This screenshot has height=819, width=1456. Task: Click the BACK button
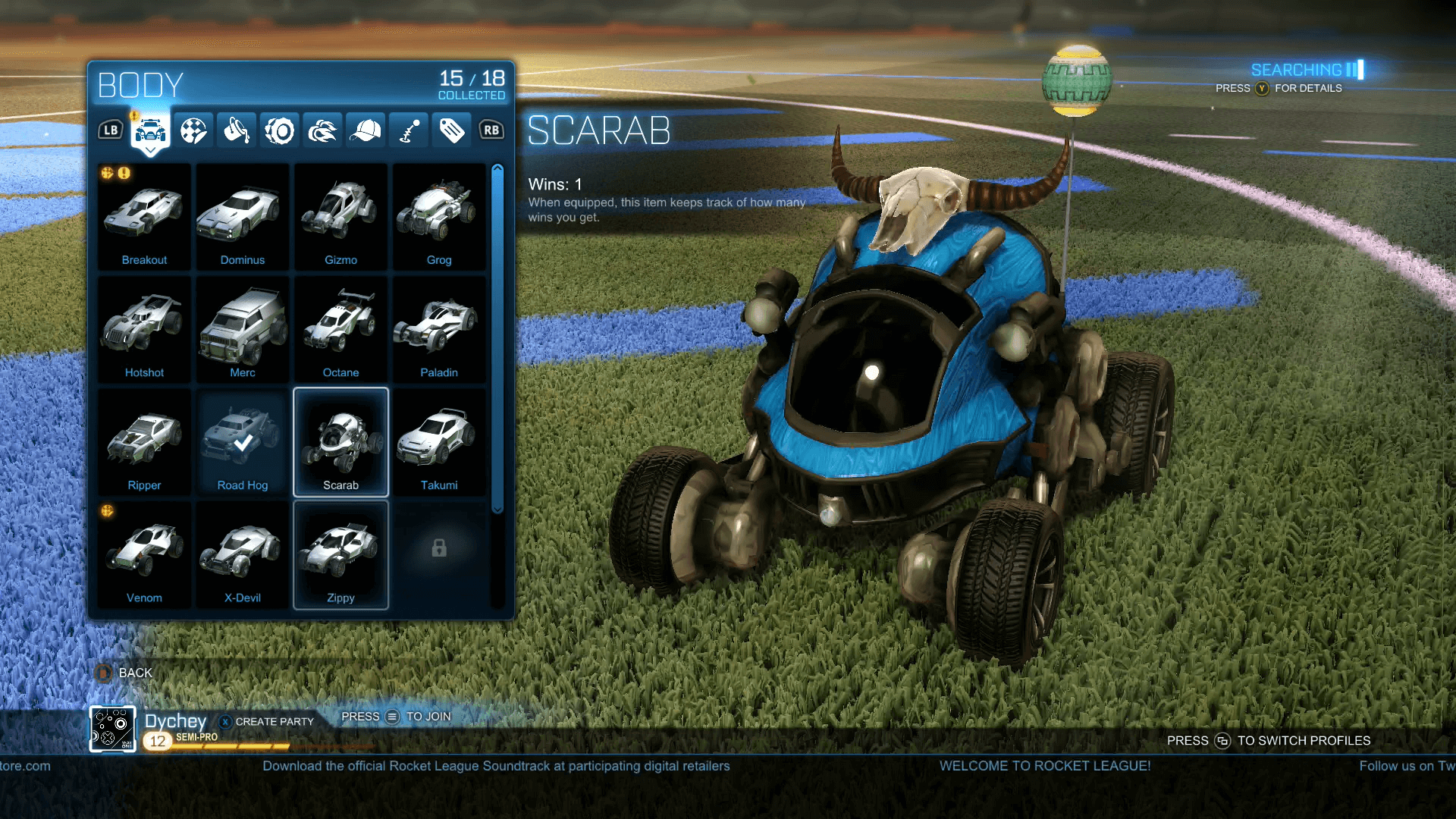(x=124, y=673)
